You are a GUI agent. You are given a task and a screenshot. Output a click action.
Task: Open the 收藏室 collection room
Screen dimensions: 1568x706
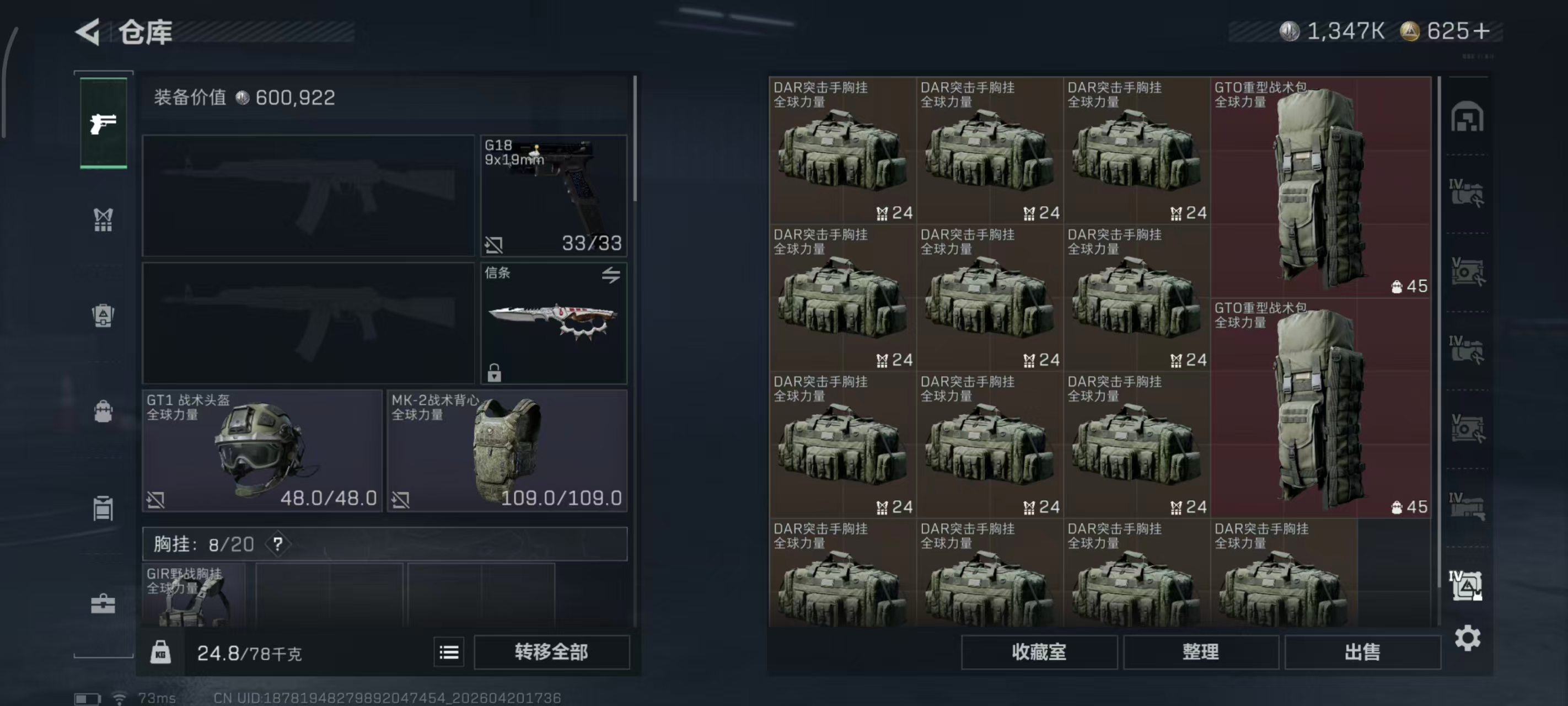(x=1038, y=652)
